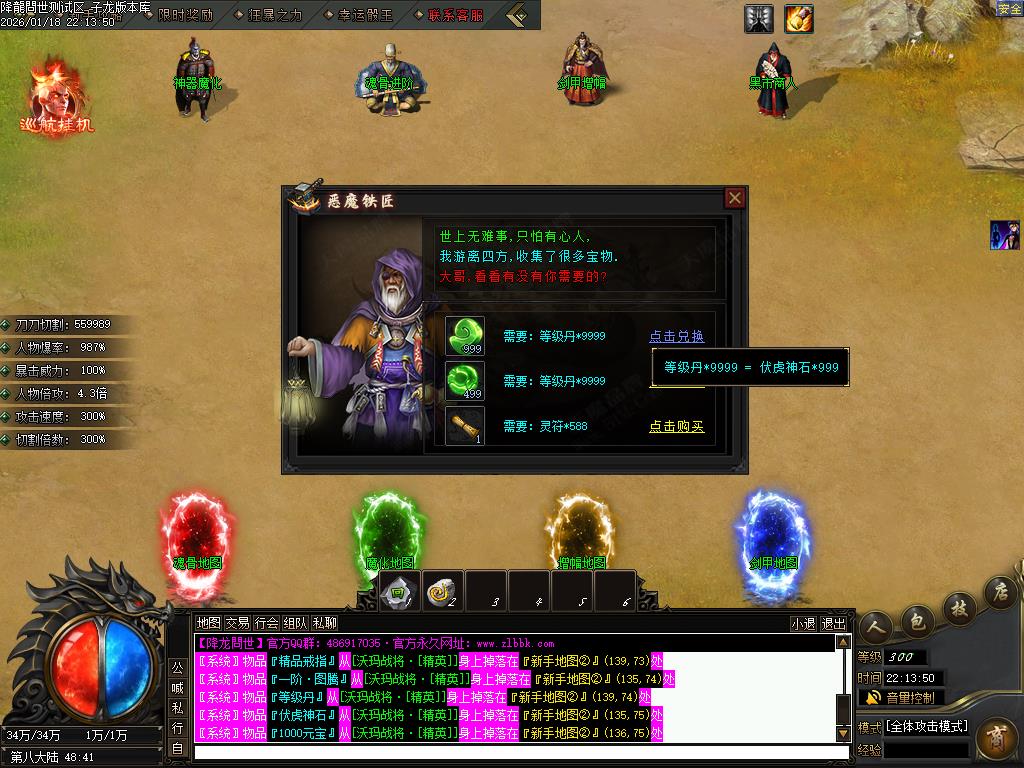The width and height of the screenshot is (1024, 768).
Task: Switch to the 地图 chat tab
Action: pyautogui.click(x=208, y=622)
